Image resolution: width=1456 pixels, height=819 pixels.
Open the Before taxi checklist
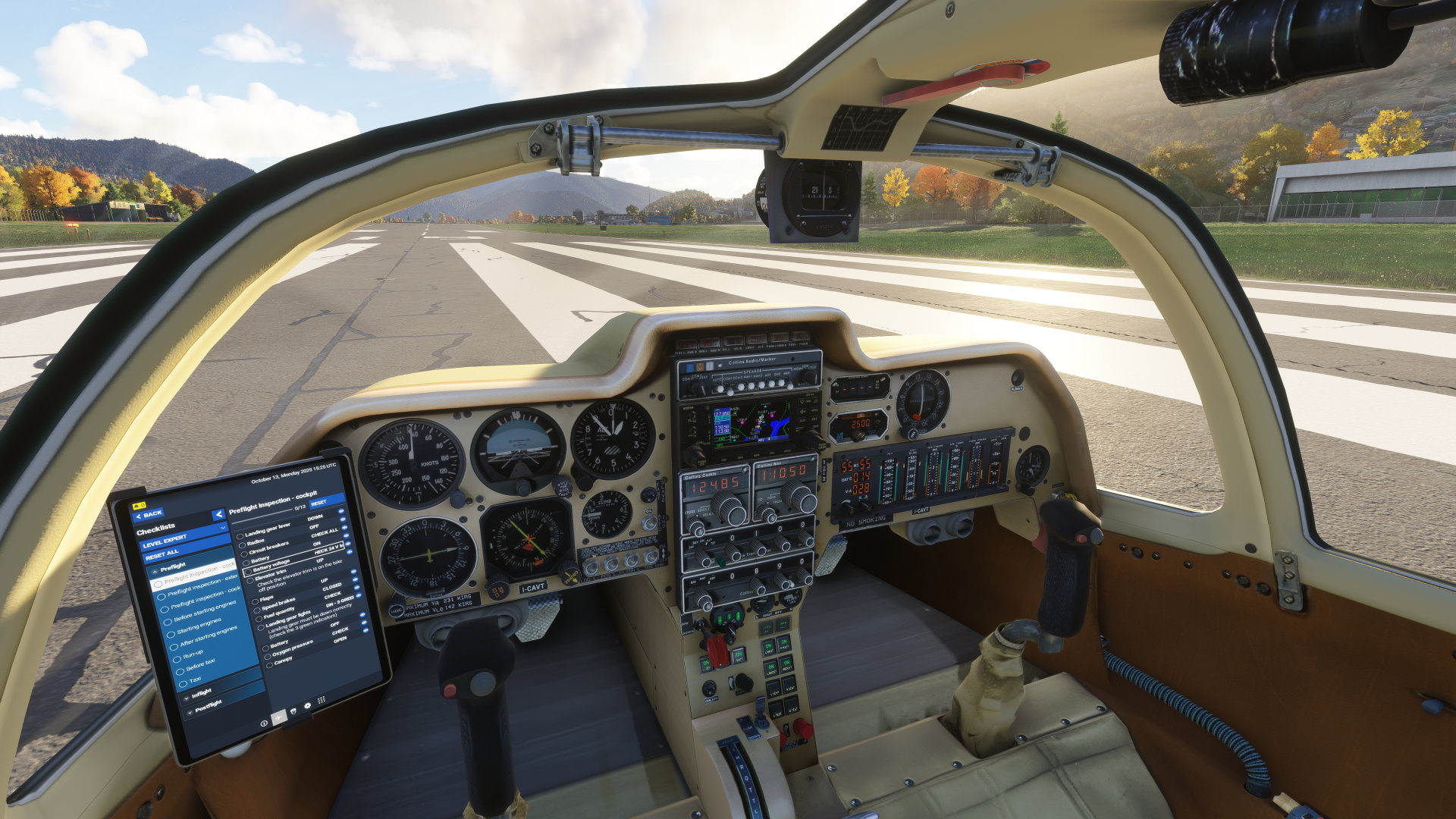[200, 665]
